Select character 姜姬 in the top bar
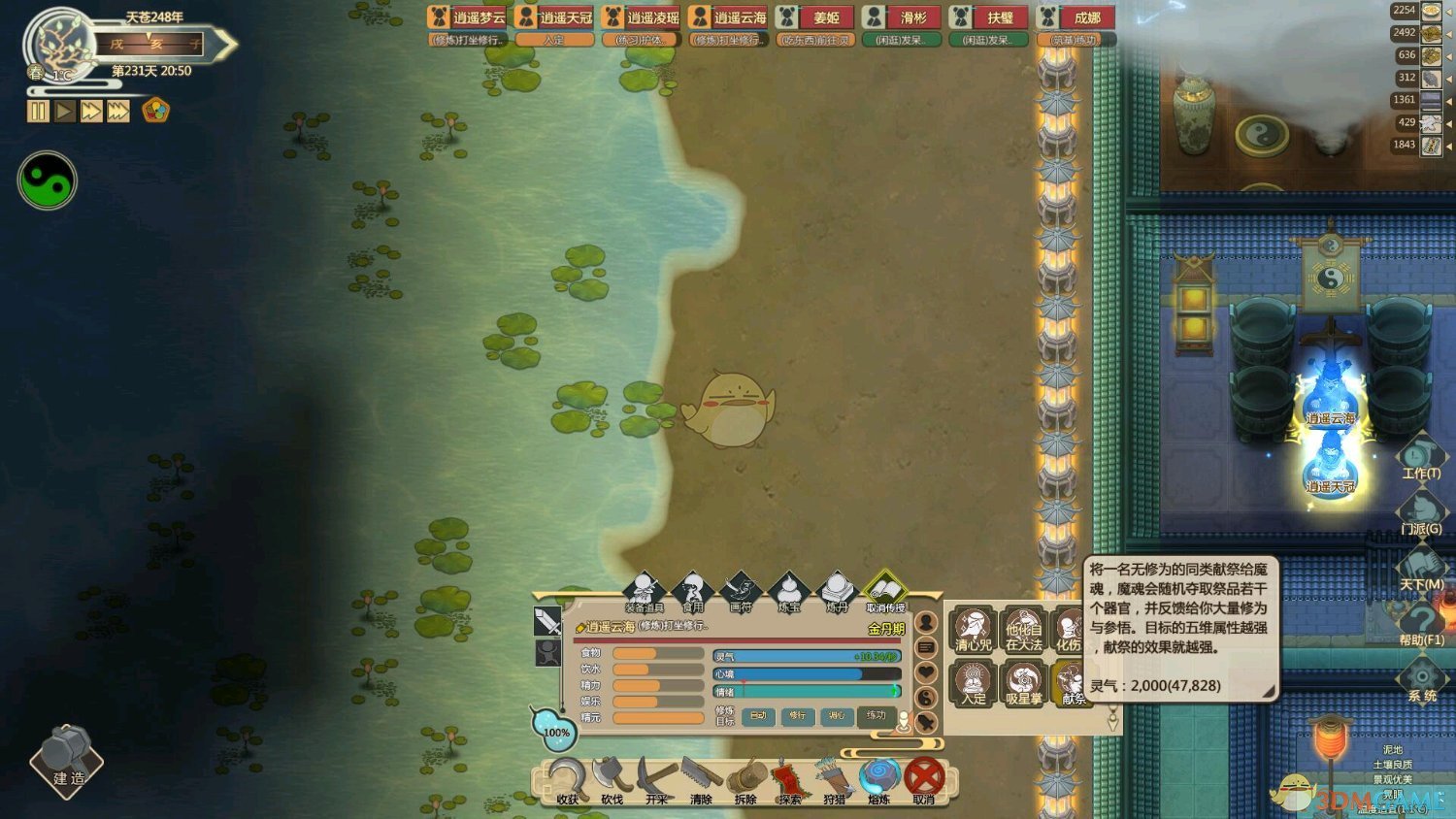Screen dimensions: 1456x819 point(815,17)
